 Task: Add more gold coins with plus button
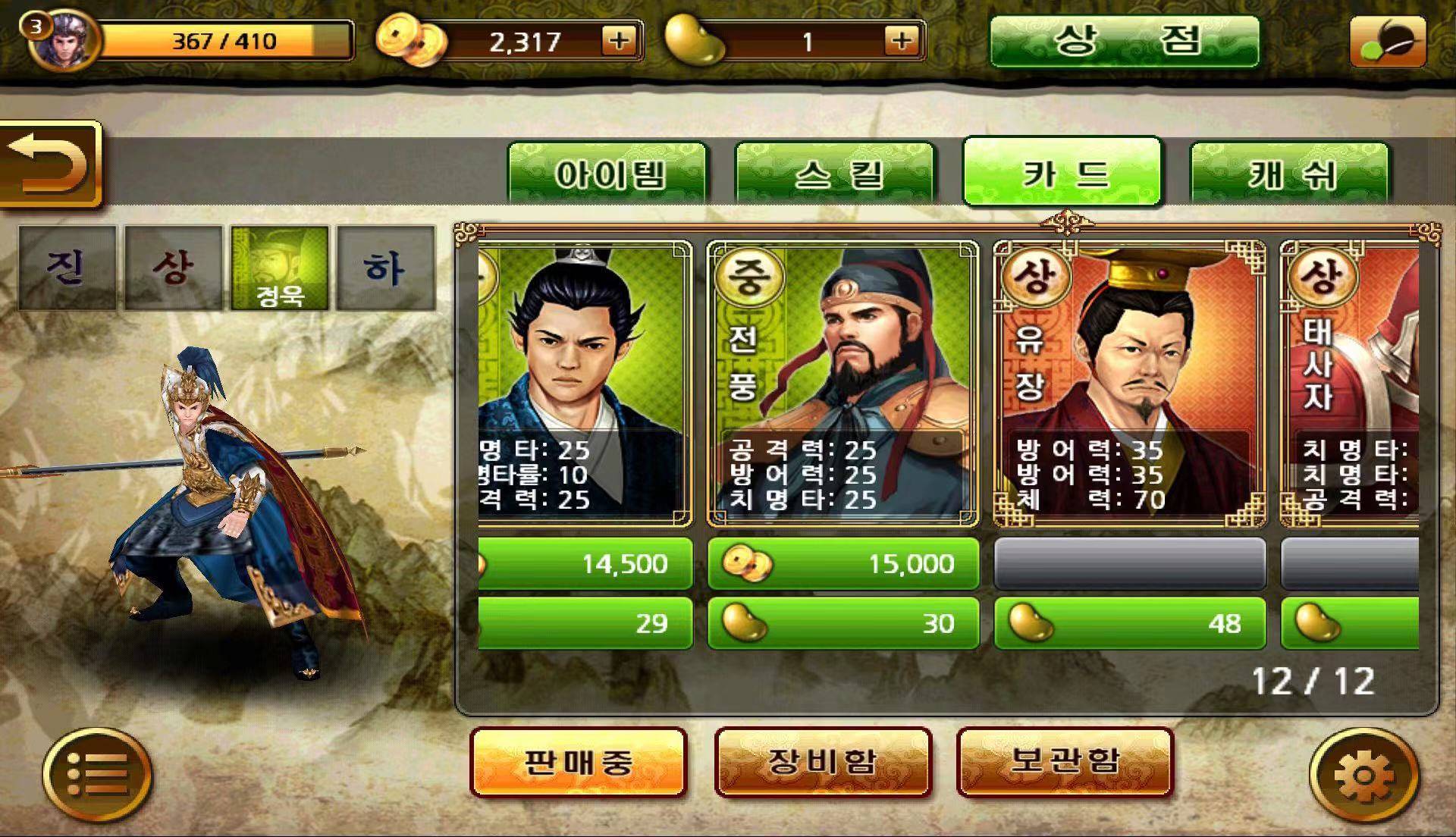[619, 40]
